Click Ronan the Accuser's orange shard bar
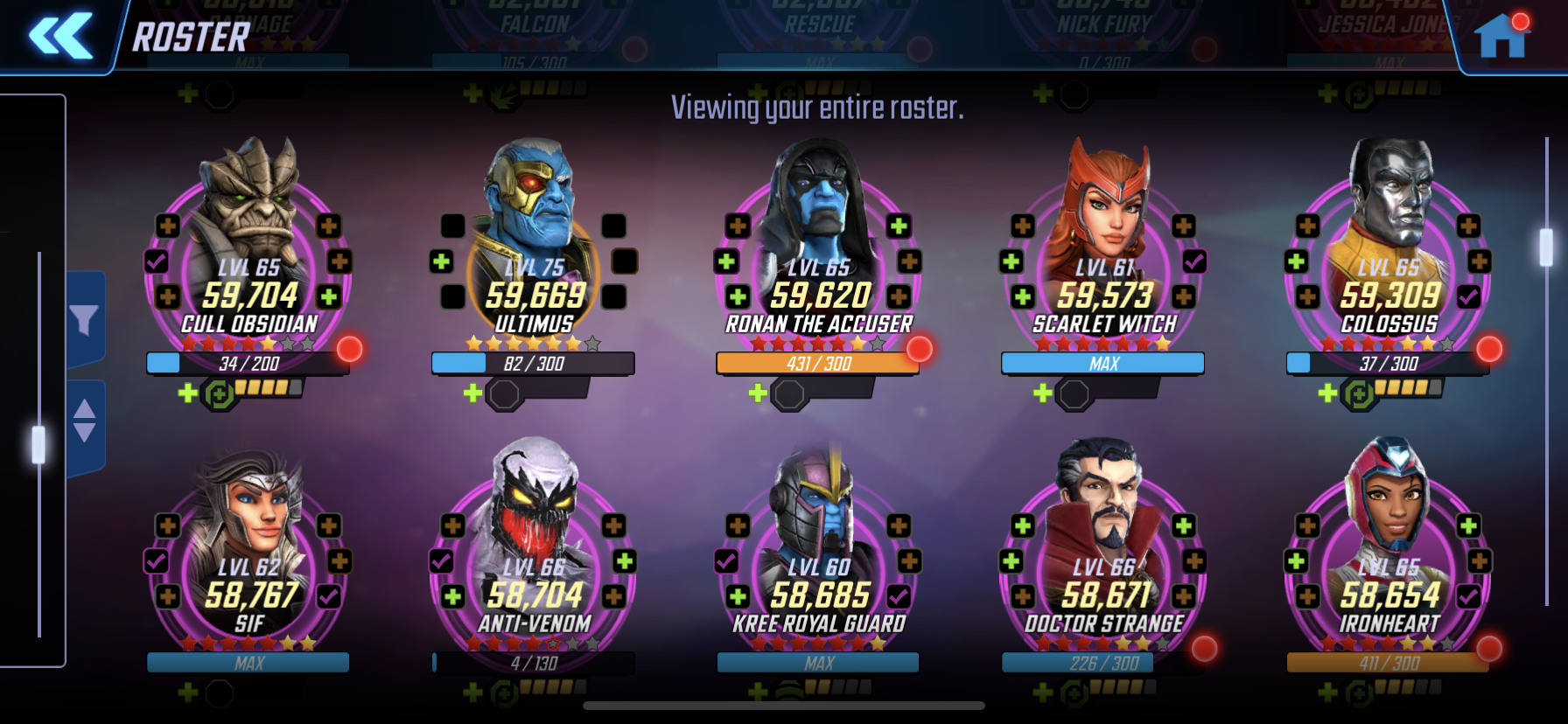This screenshot has height=724, width=1568. (817, 364)
